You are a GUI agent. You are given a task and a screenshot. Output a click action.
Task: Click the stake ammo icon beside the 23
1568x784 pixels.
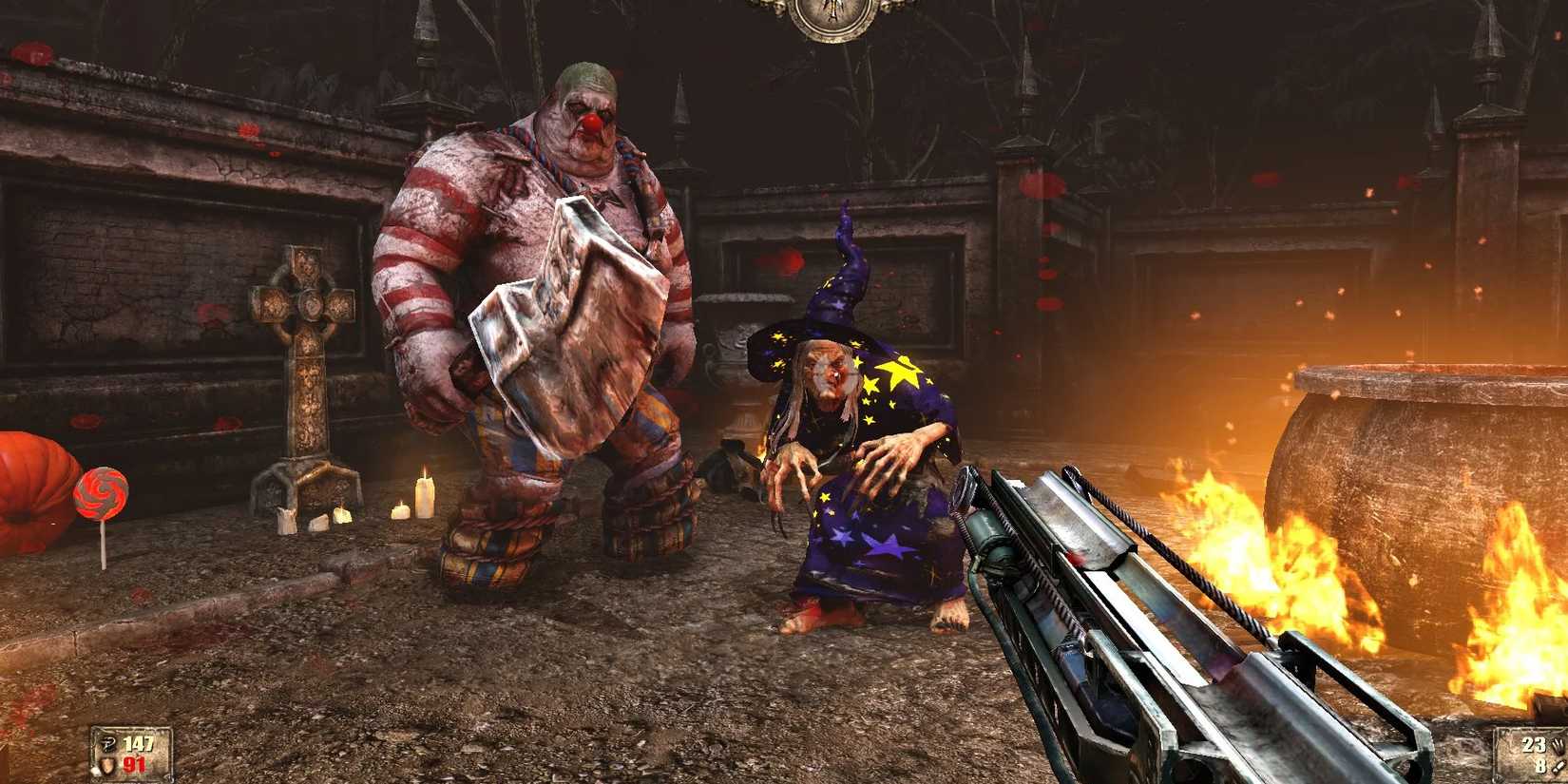click(1557, 746)
